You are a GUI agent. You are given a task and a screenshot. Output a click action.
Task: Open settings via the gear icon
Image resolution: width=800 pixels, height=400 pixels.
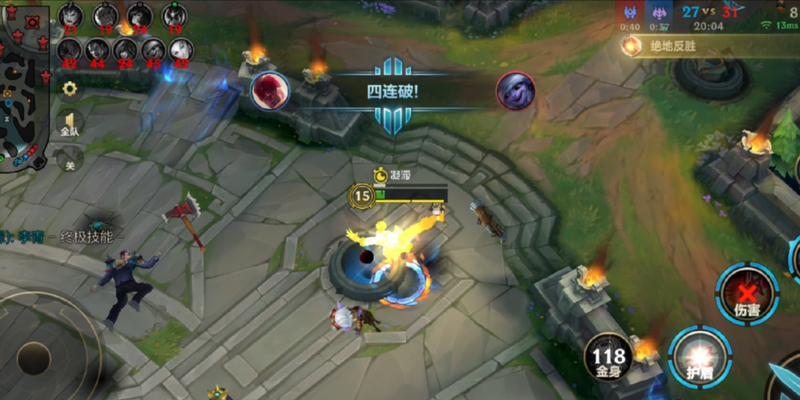click(70, 88)
